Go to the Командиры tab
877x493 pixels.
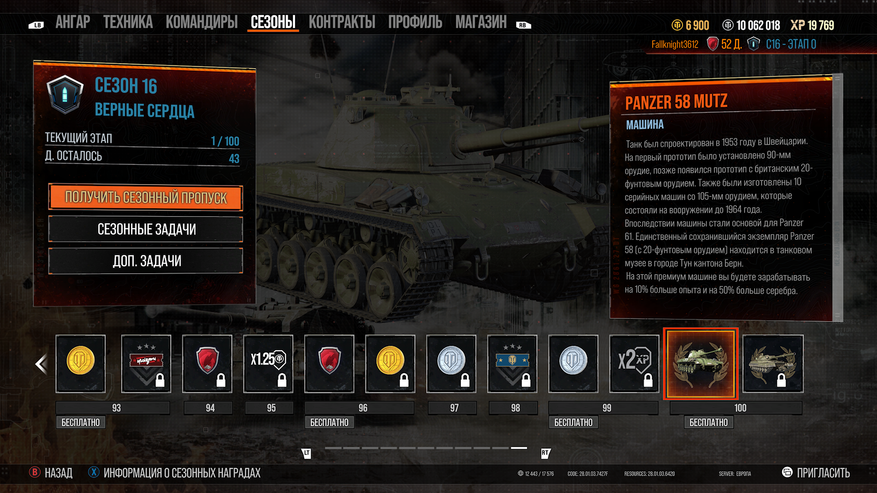coord(201,22)
